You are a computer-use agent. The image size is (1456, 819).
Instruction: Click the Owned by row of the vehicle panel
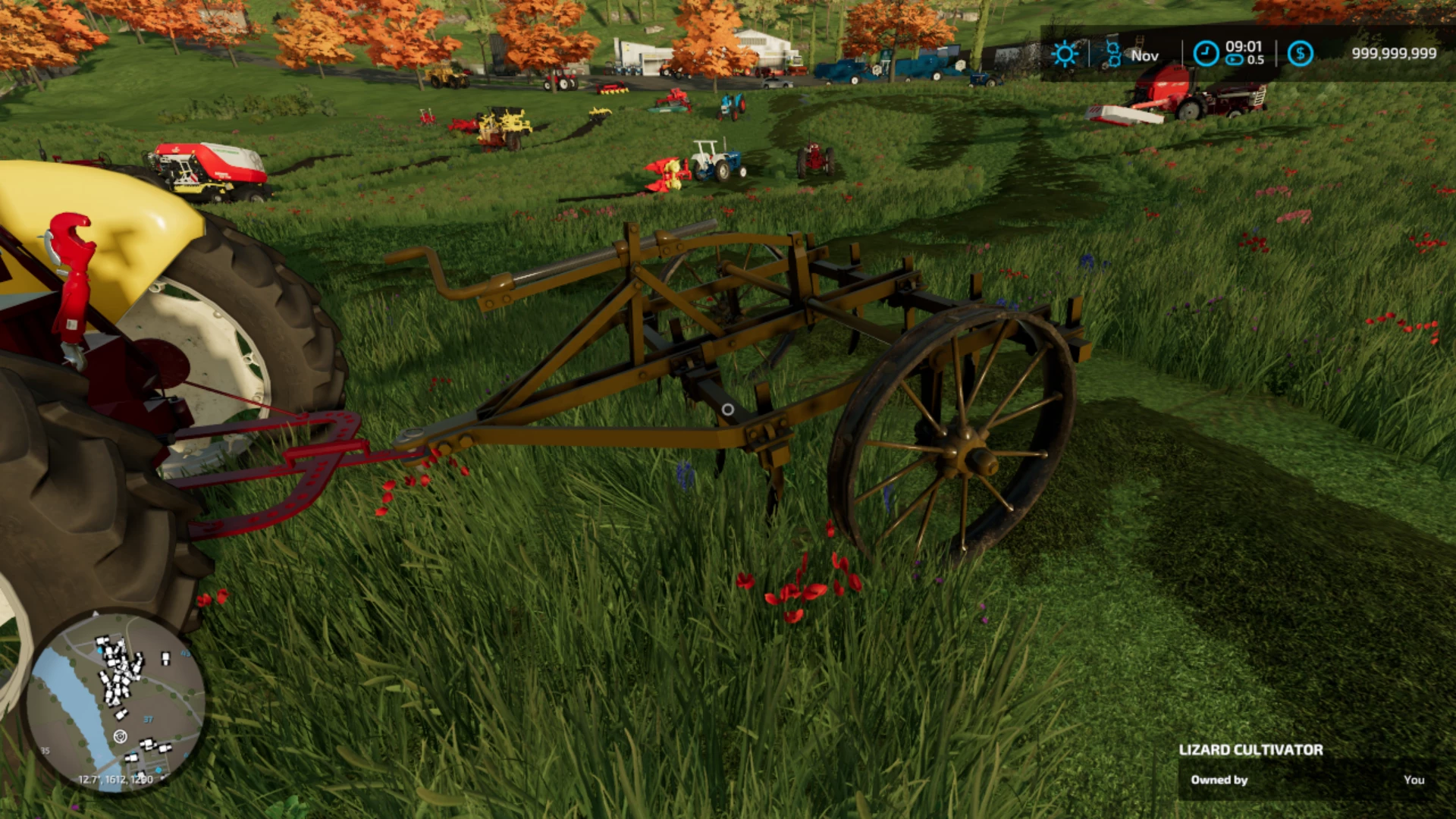(1219, 780)
